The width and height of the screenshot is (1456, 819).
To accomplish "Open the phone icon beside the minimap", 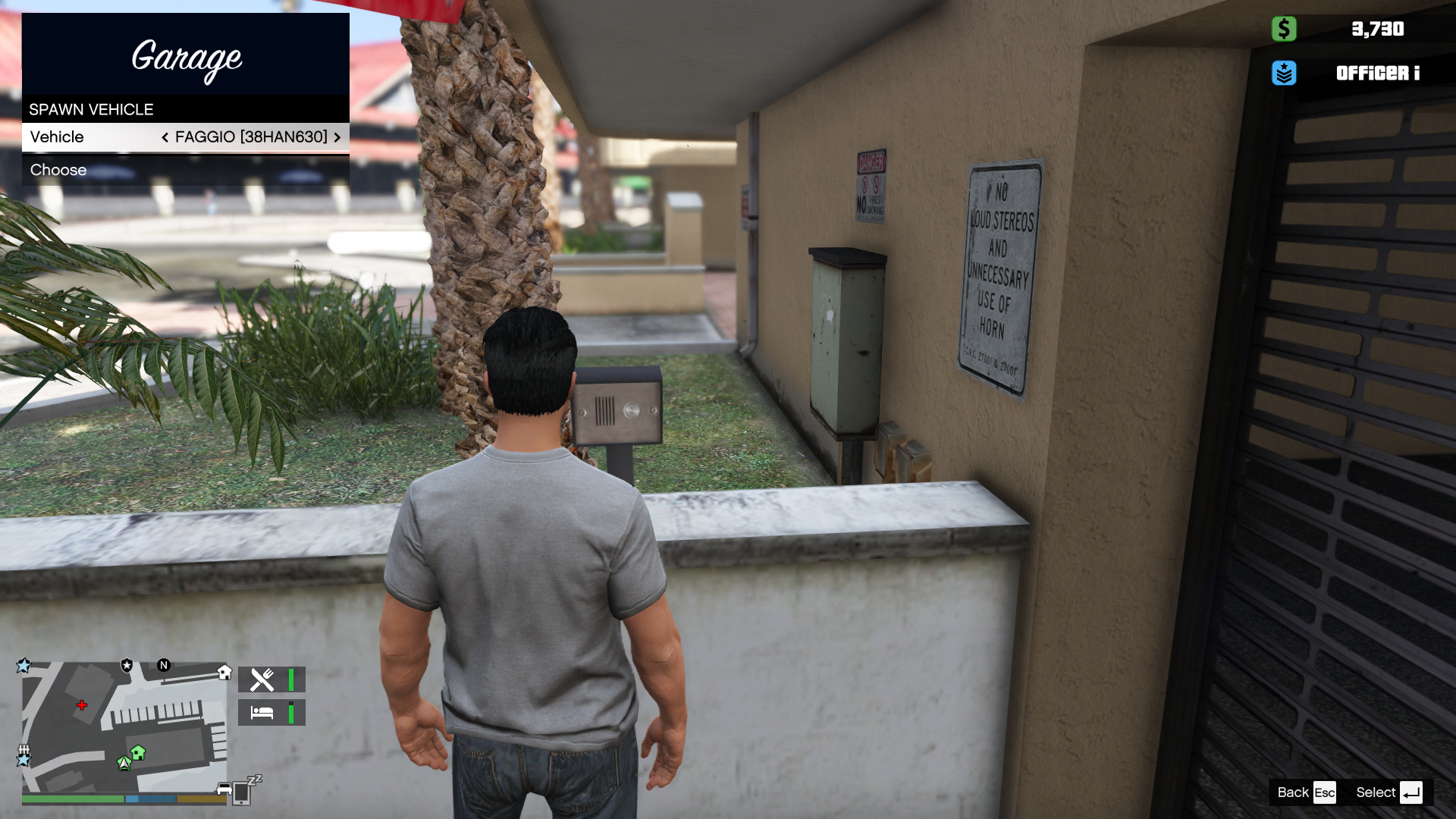I will (242, 792).
